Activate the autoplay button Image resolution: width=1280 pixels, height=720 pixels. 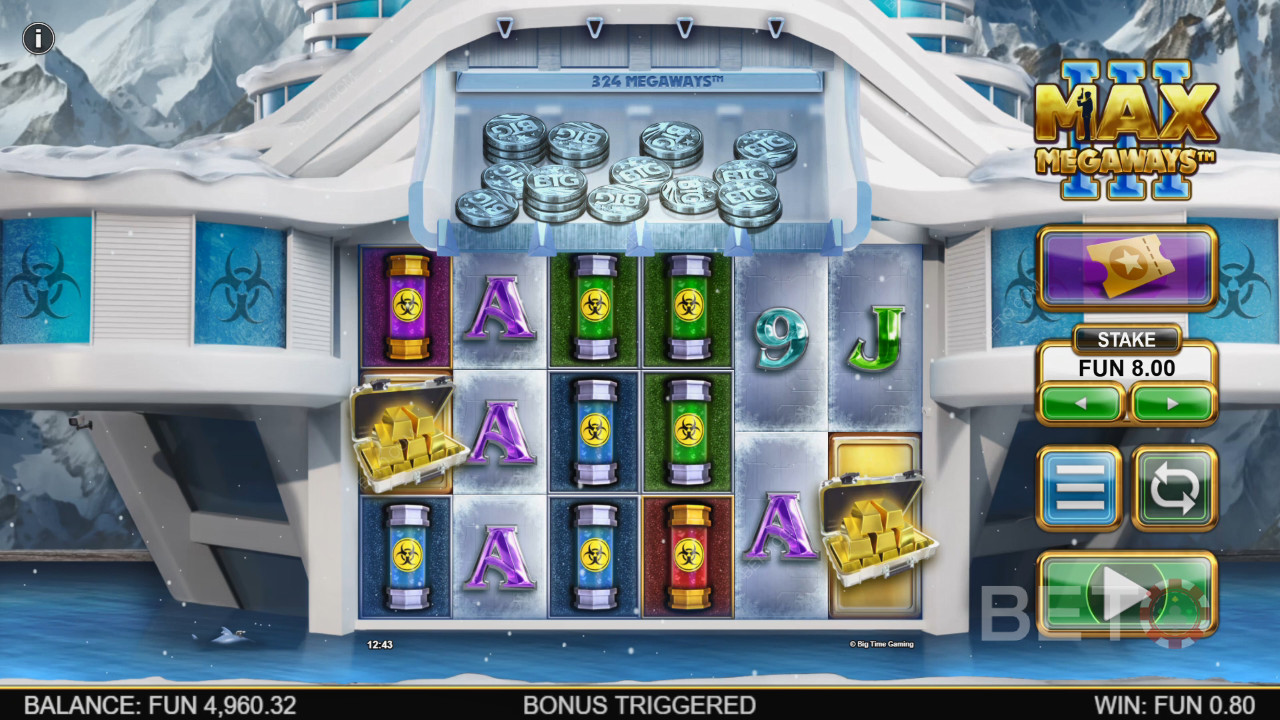tap(1174, 488)
